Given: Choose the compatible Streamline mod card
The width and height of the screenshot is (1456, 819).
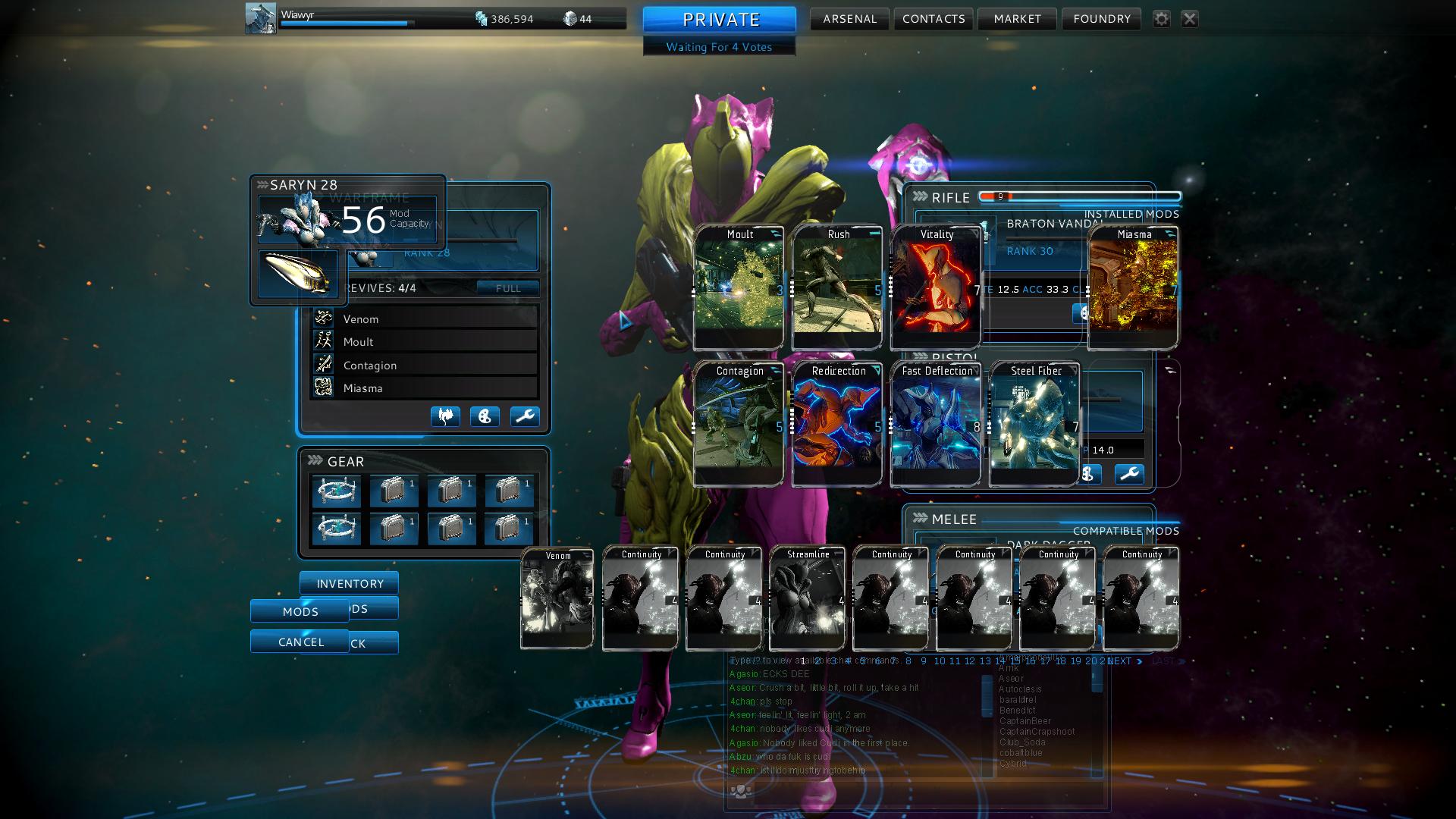Looking at the screenshot, I should pos(808,599).
